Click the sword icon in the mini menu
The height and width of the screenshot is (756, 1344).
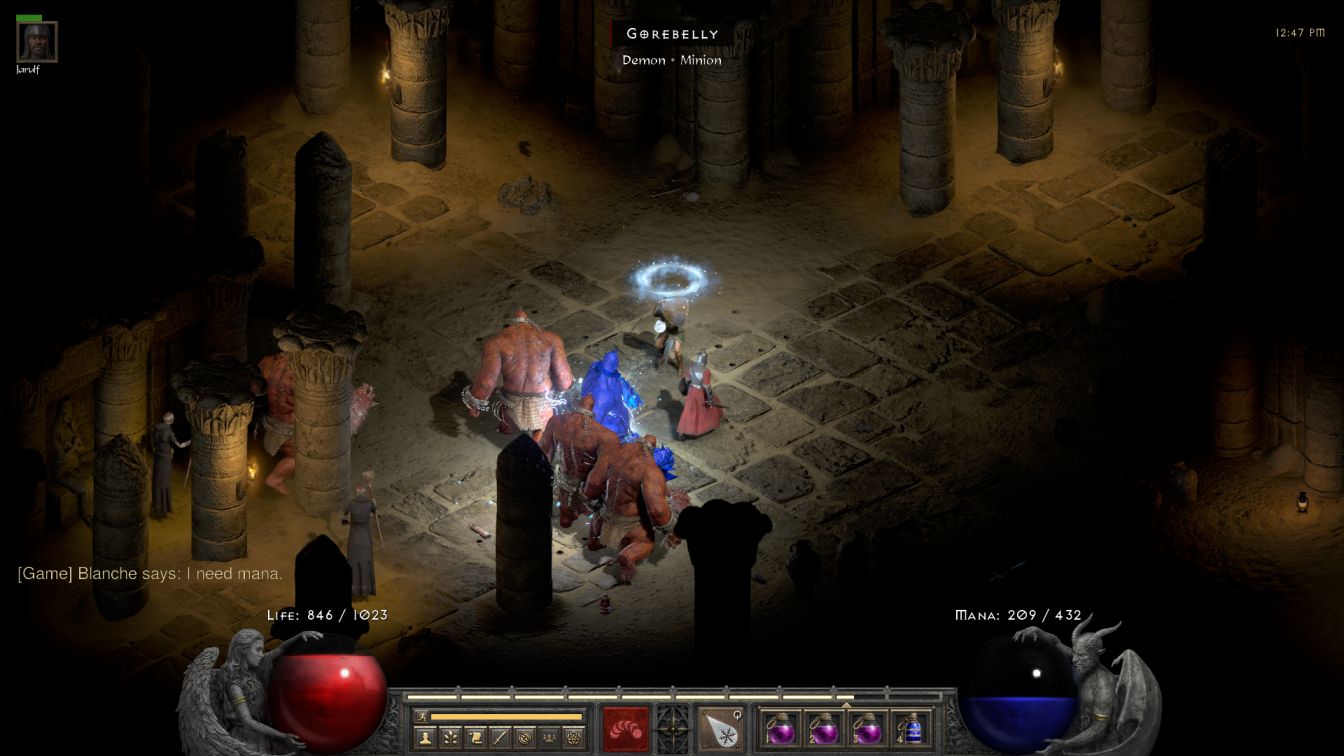(x=499, y=738)
